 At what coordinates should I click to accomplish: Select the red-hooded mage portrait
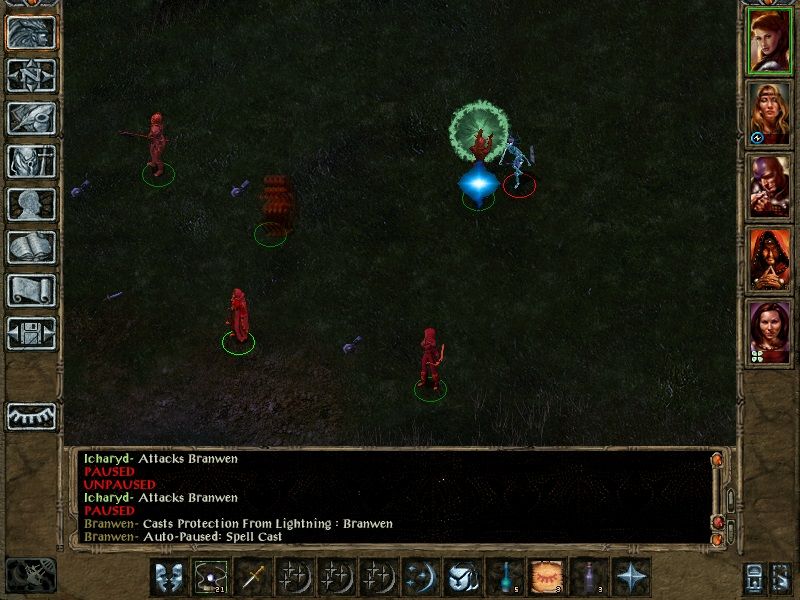pyautogui.click(x=771, y=260)
